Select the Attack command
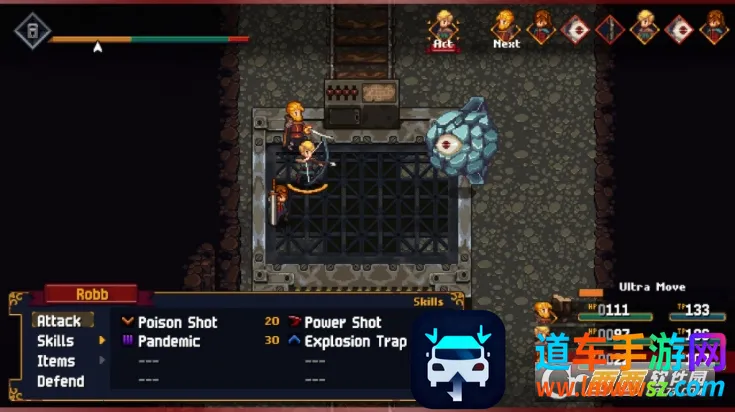 click(59, 321)
